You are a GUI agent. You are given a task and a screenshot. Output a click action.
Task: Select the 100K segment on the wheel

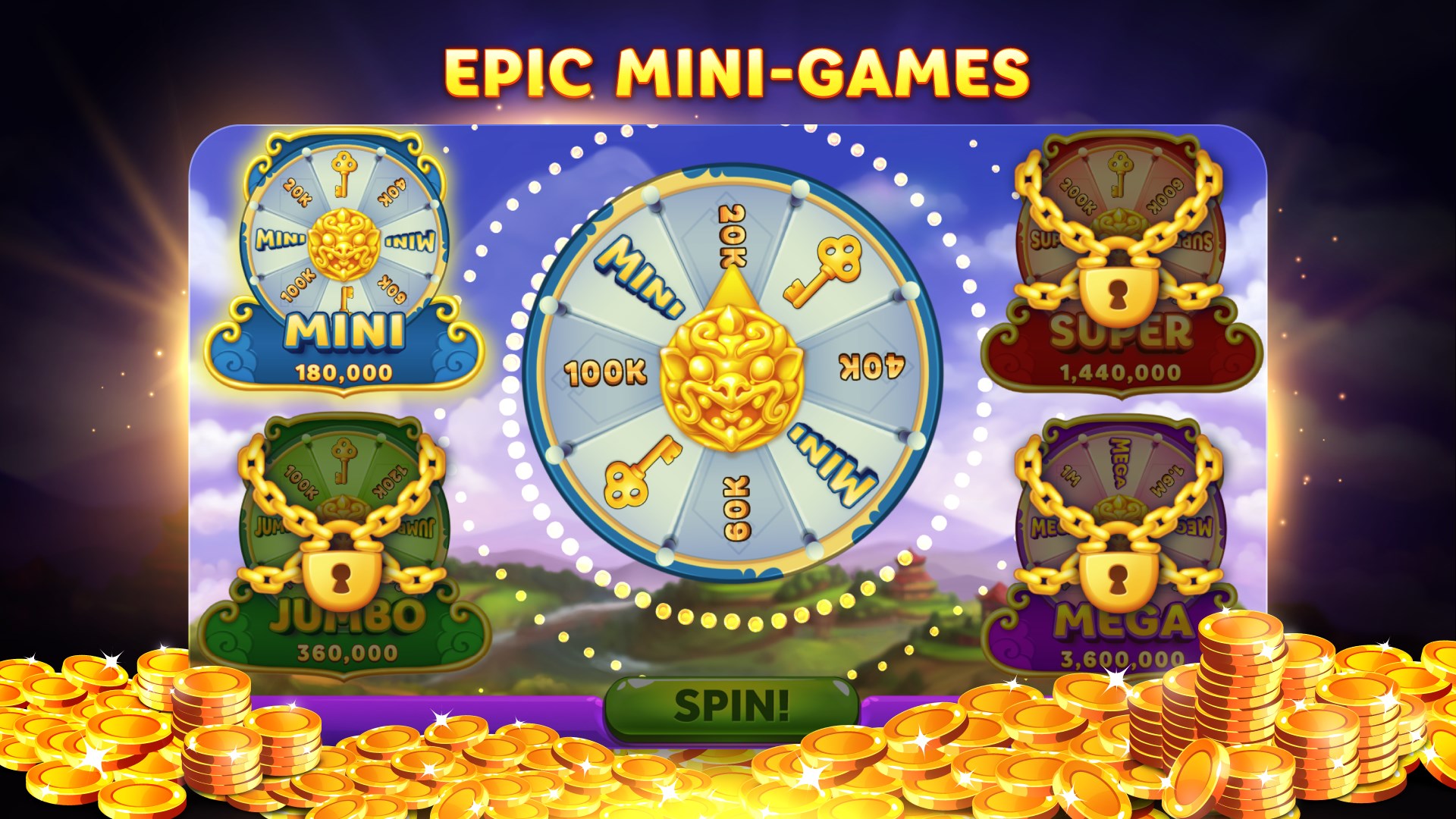(607, 372)
